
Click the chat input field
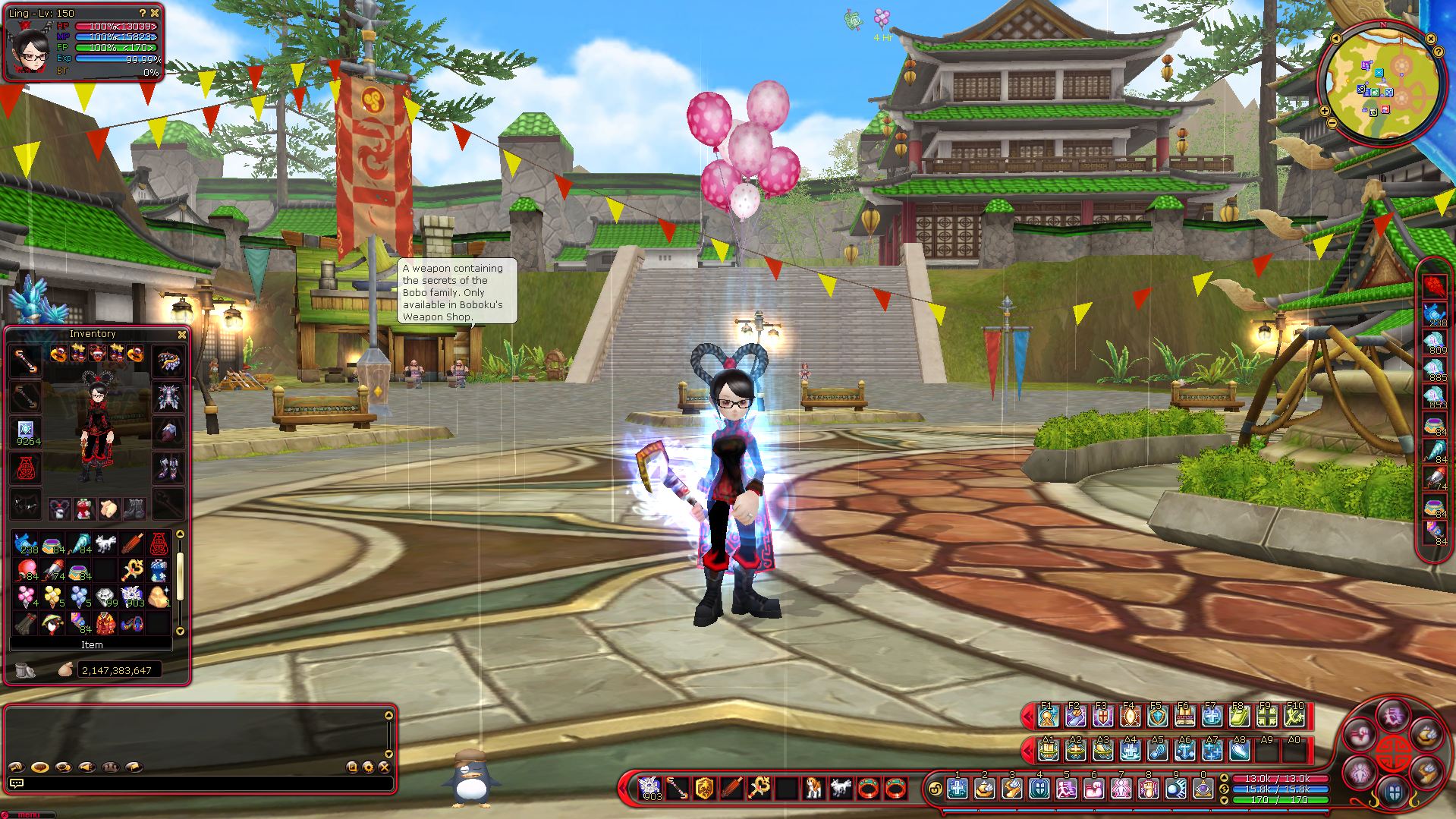tap(201, 783)
